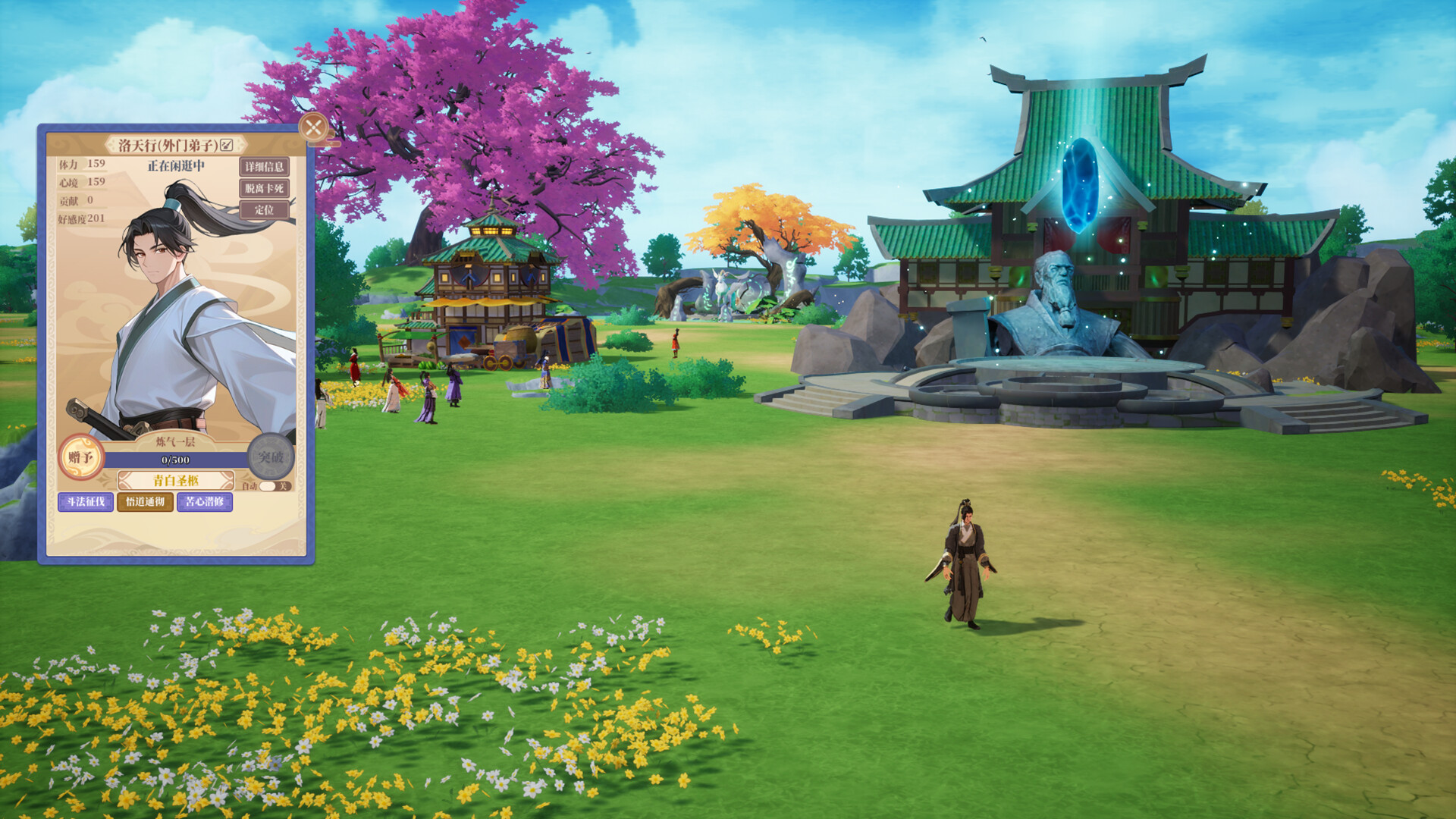Viewport: 1456px width, 819px height.
Task: Click 洛天行's character portrait artwork
Action: pos(167,318)
